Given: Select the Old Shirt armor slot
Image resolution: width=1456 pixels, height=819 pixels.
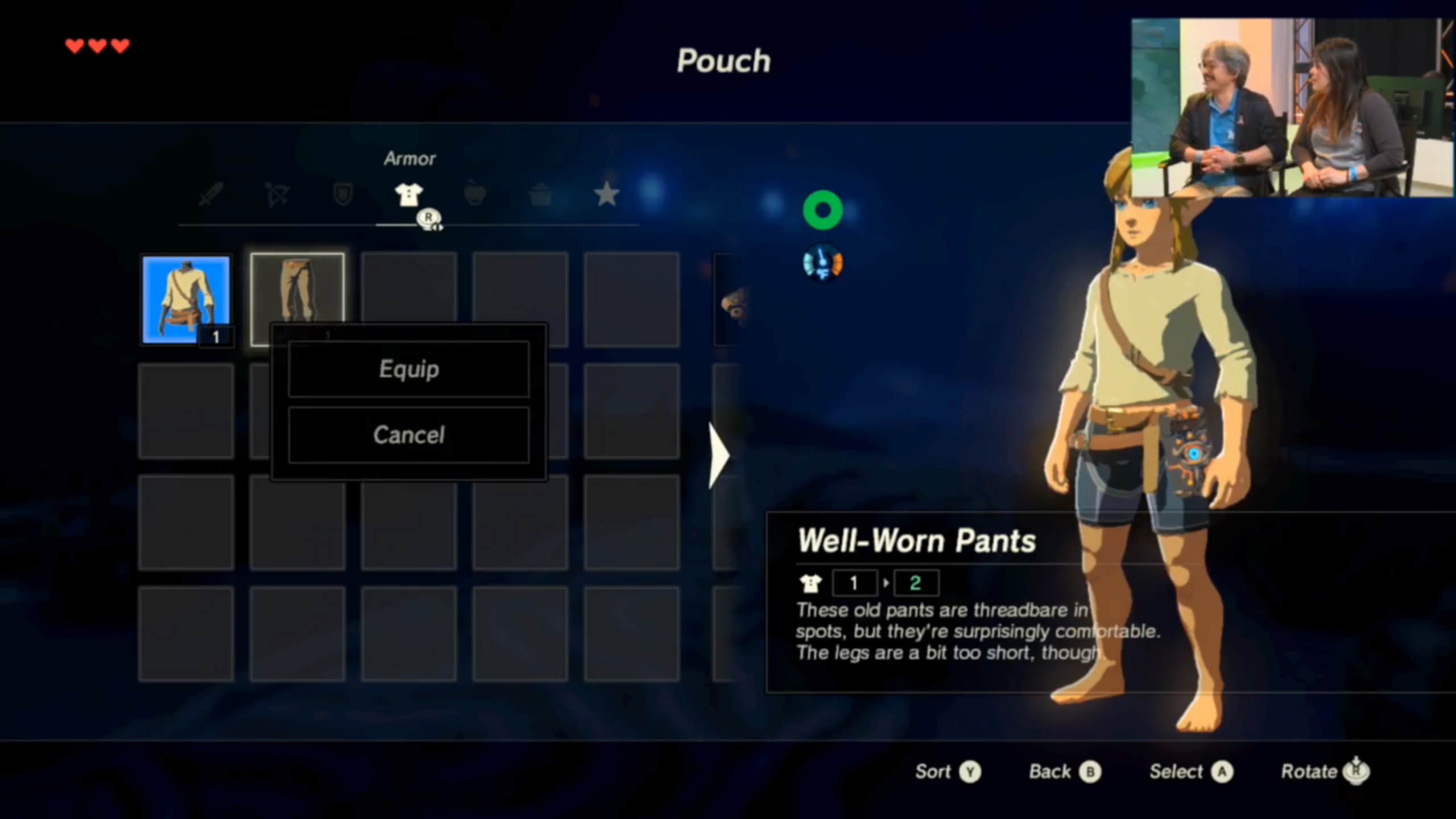Looking at the screenshot, I should pos(186,299).
